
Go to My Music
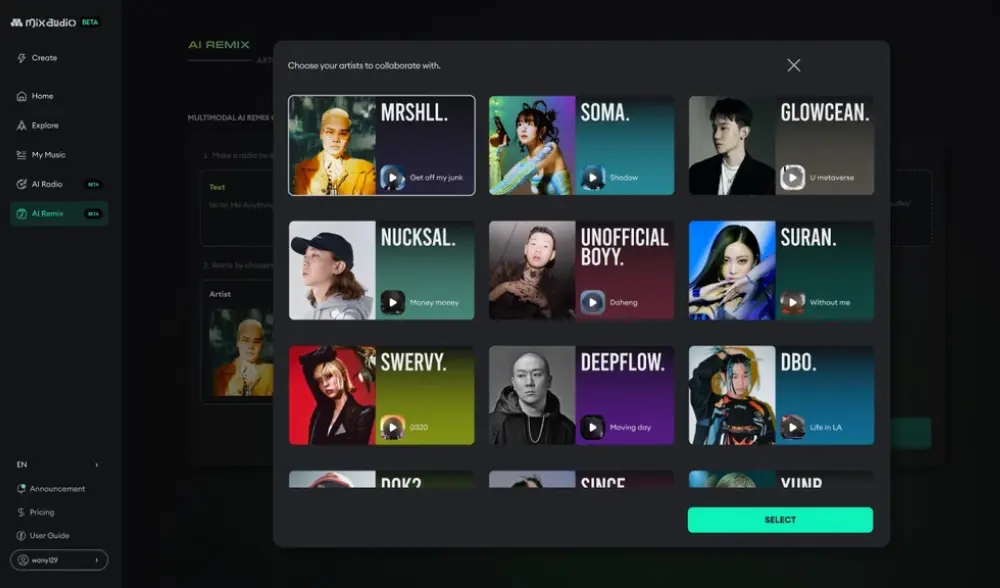coord(47,155)
